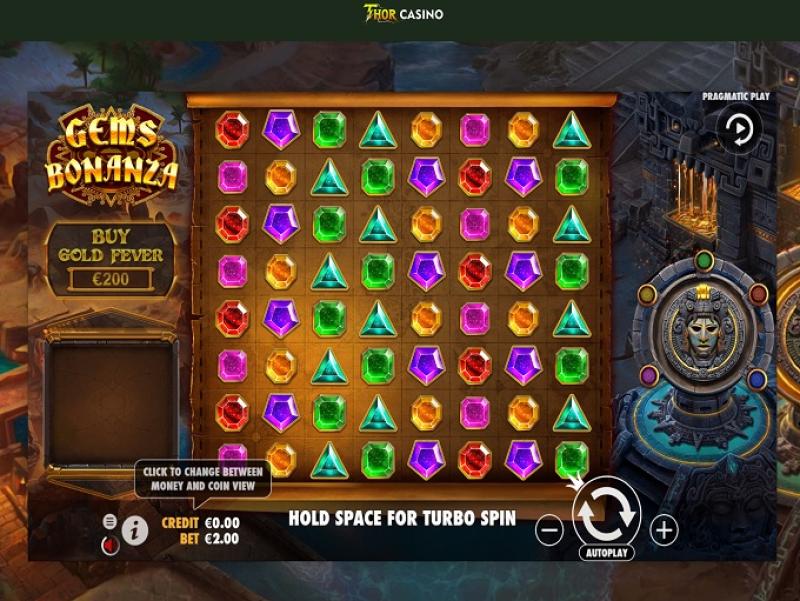
Task: Click the replay icon under Pragmatic Play
Action: 740,129
